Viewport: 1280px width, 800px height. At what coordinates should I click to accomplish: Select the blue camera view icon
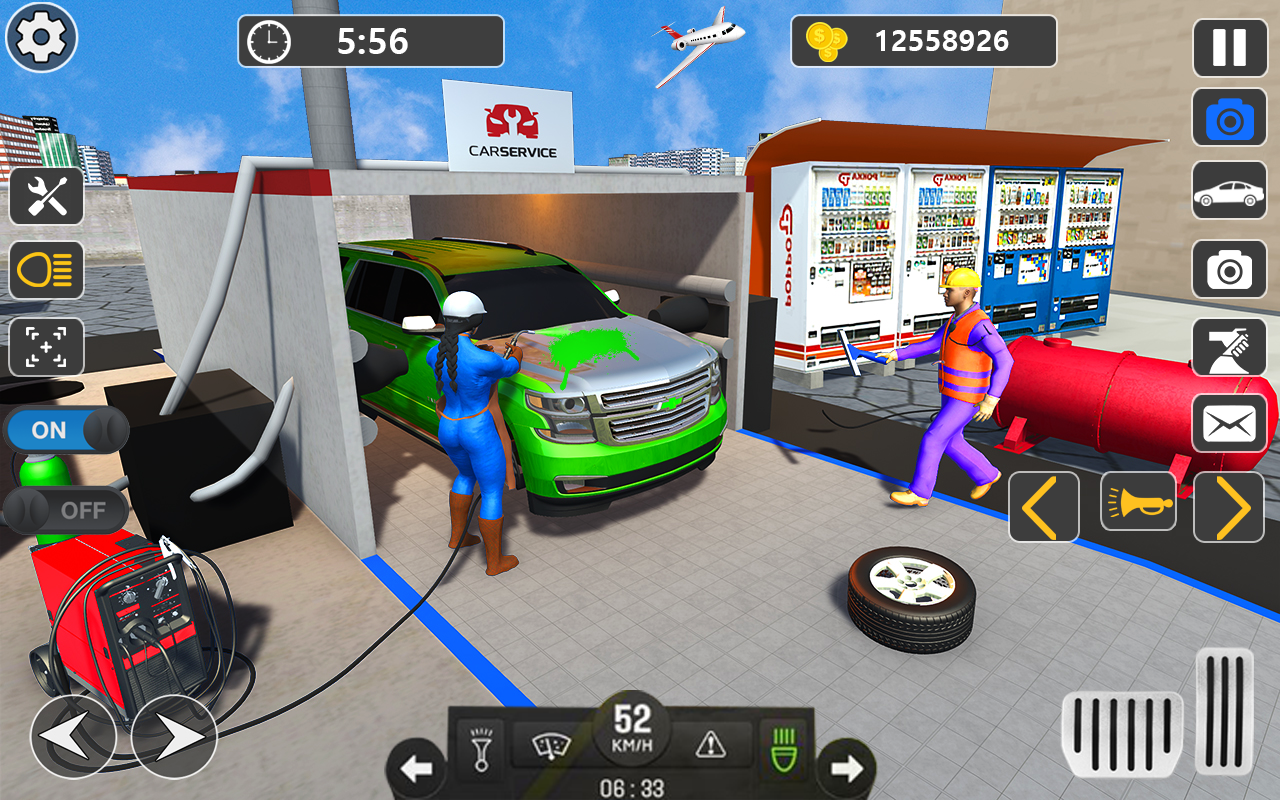[1229, 118]
